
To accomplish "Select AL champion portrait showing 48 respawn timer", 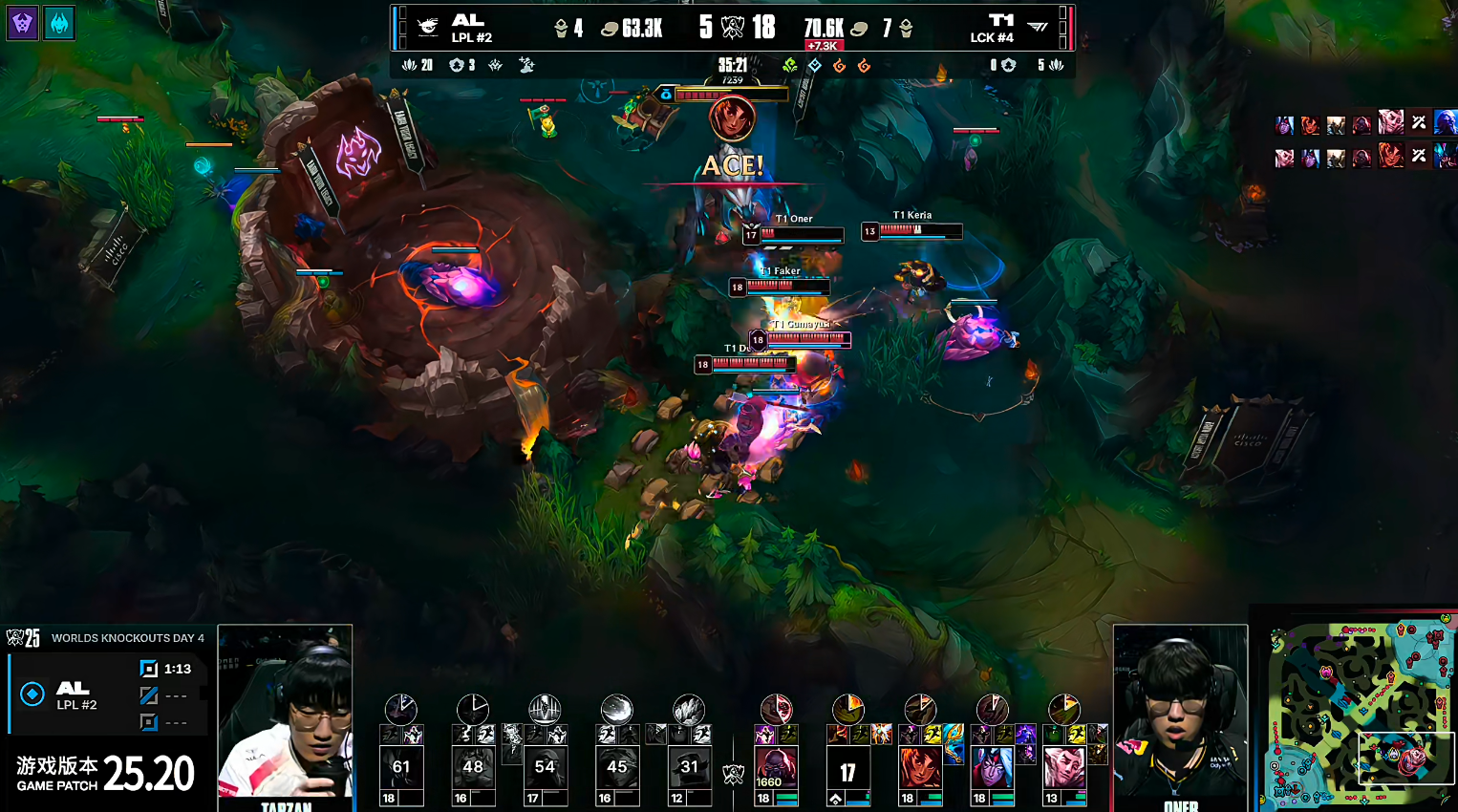I will click(x=473, y=768).
